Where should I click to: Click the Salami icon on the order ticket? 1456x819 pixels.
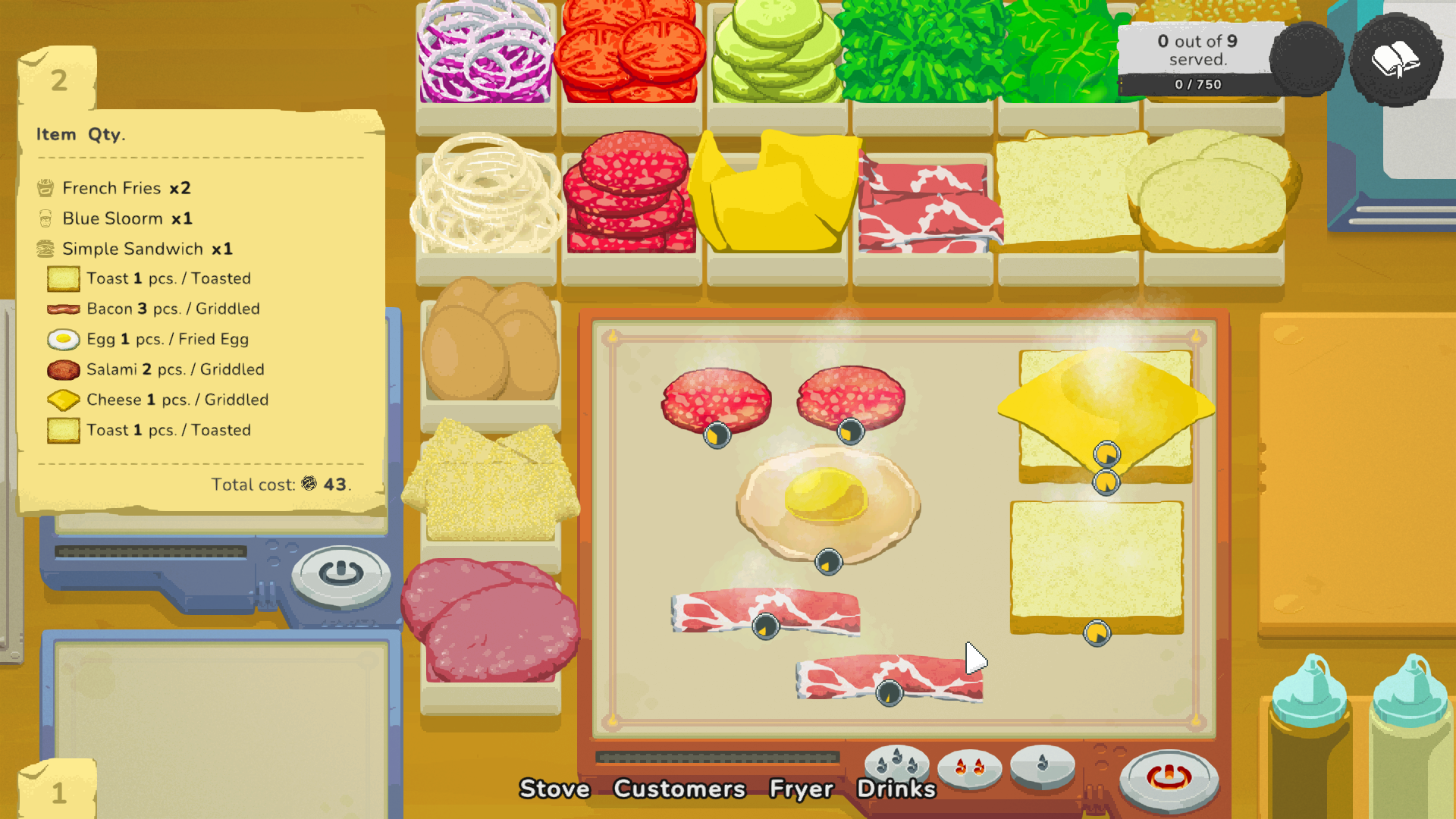point(63,369)
